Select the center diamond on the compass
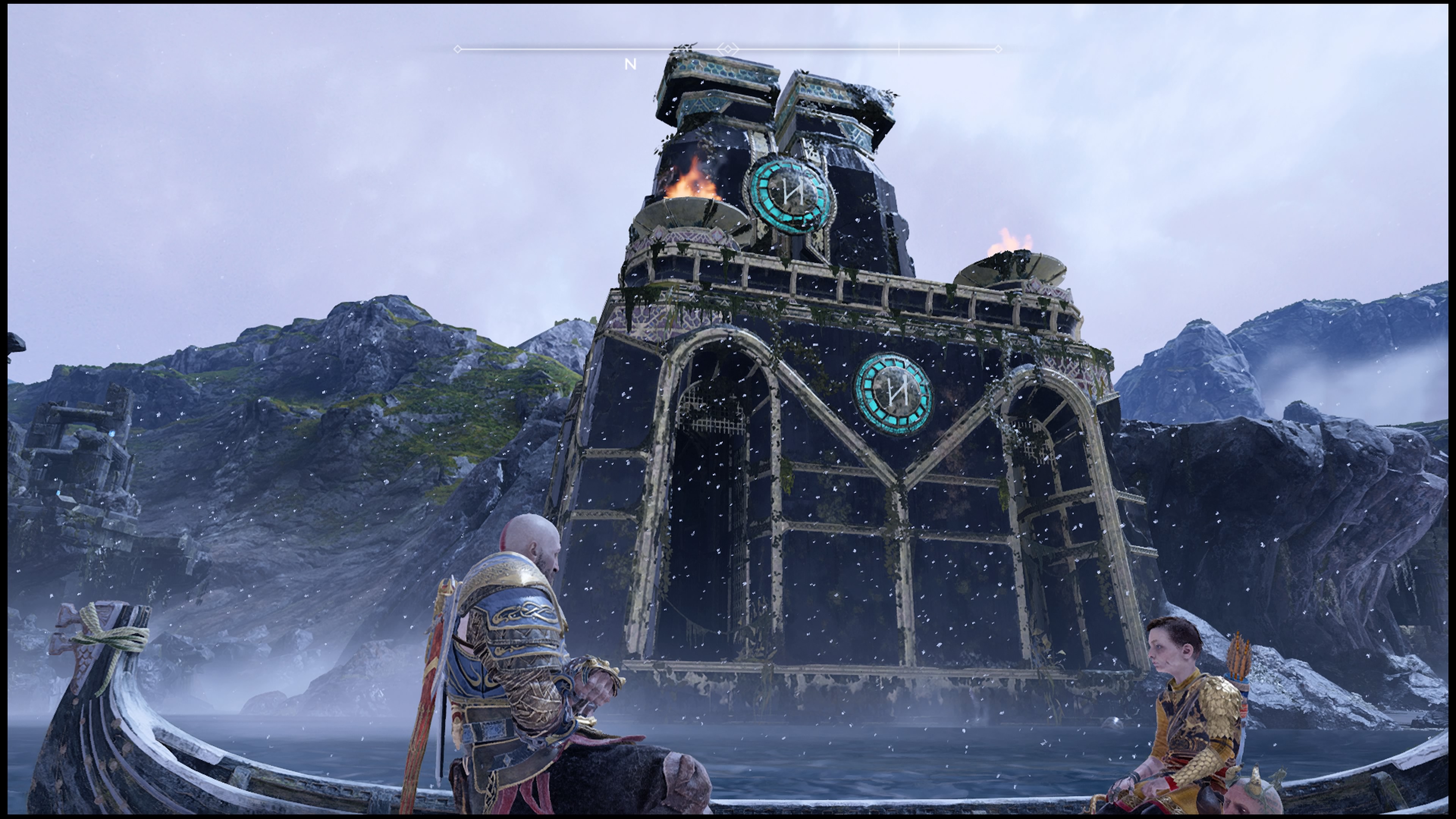This screenshot has height=819, width=1456. pos(728,50)
